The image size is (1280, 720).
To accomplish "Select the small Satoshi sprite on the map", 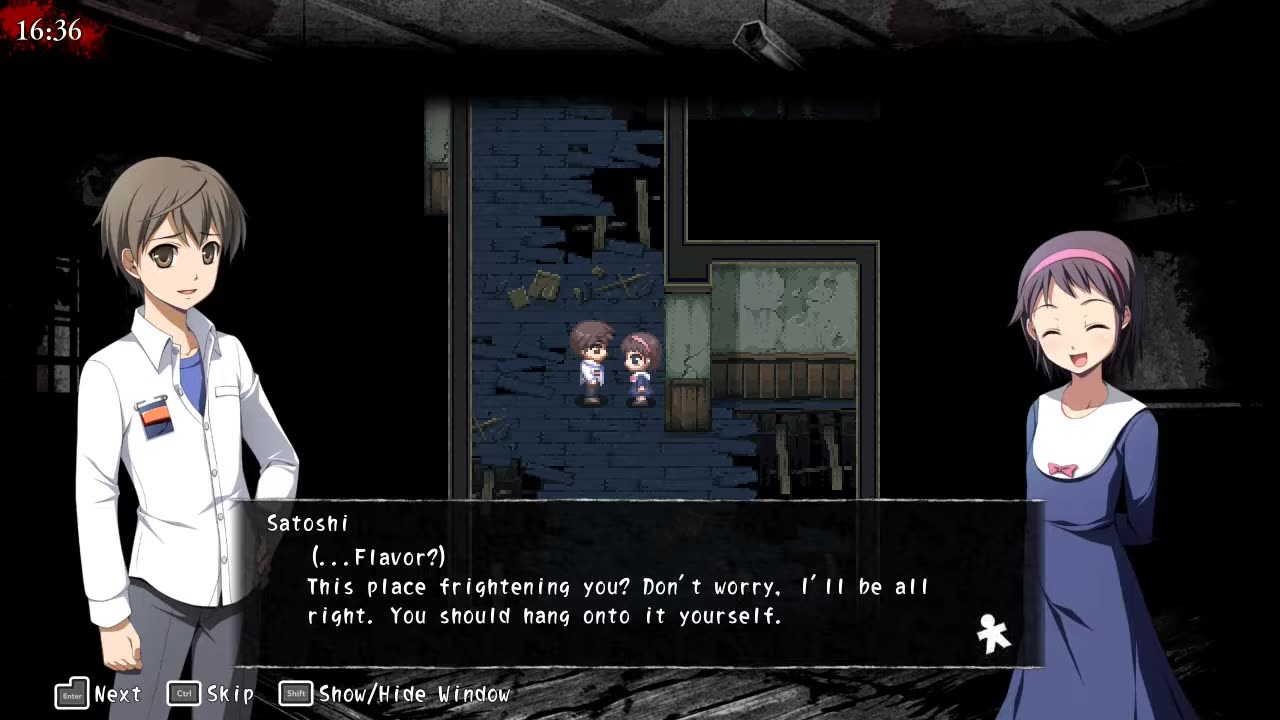I will tap(591, 360).
